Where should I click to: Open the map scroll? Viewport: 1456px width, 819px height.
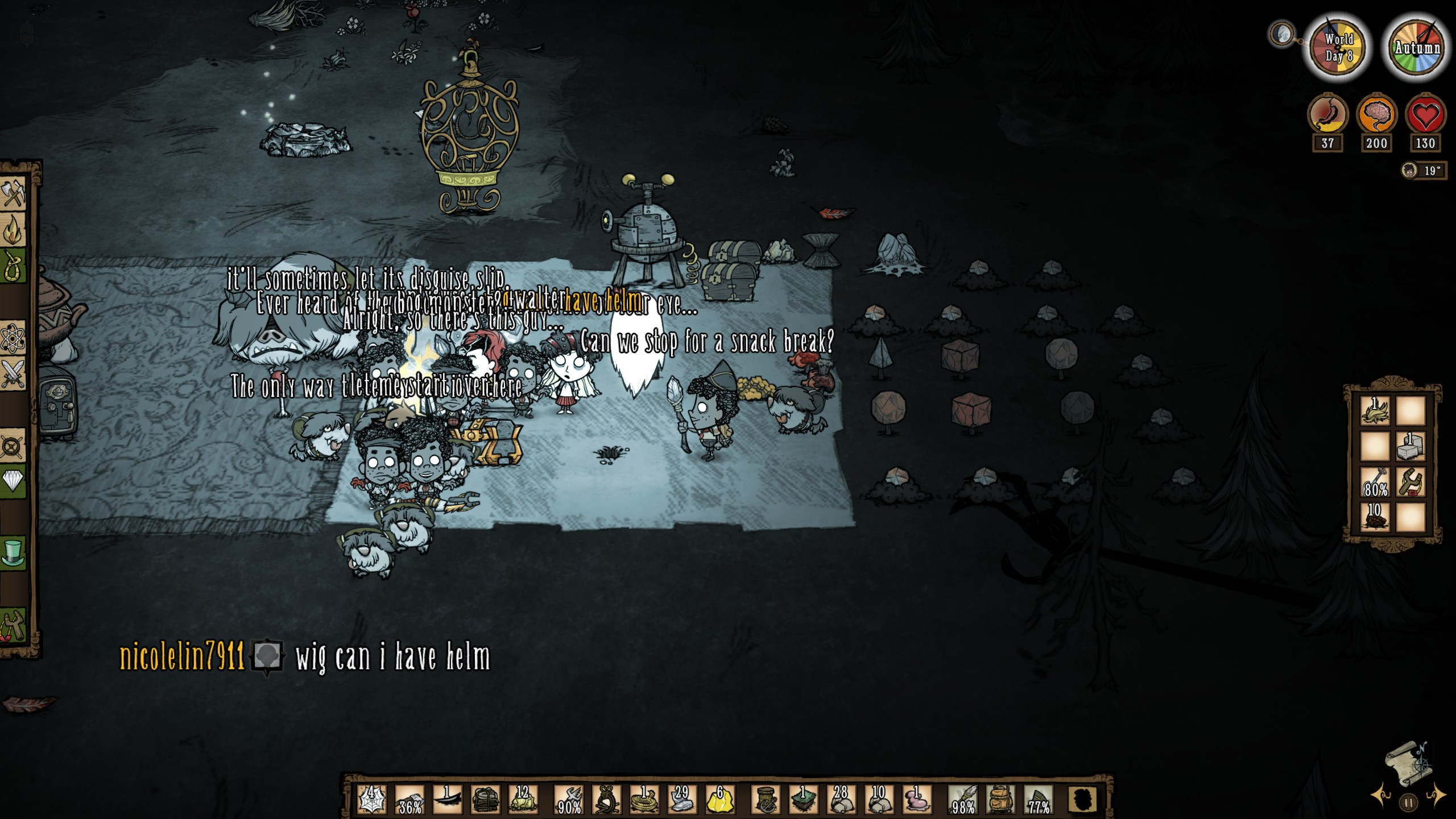tap(1409, 763)
